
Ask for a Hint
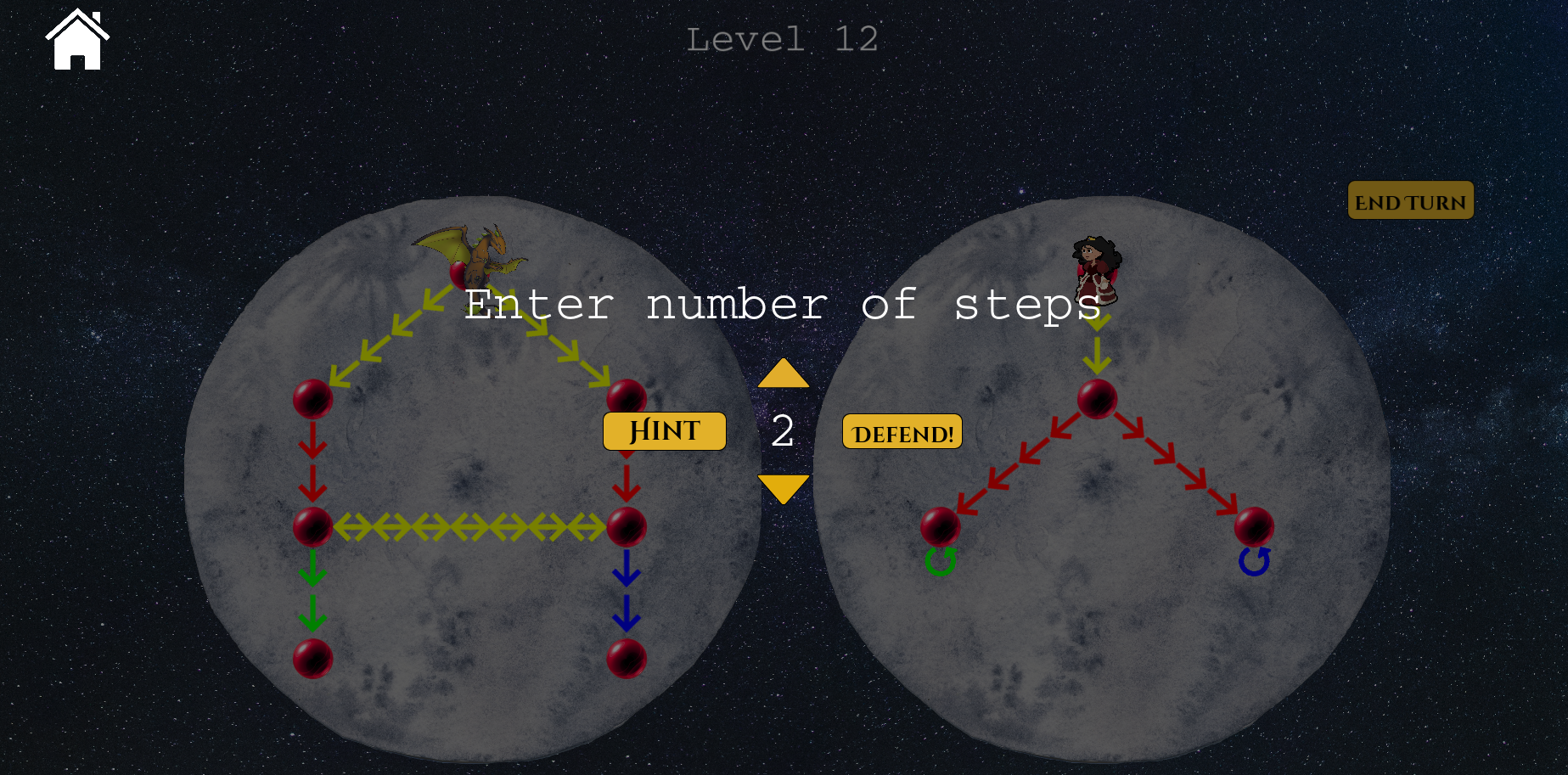664,431
